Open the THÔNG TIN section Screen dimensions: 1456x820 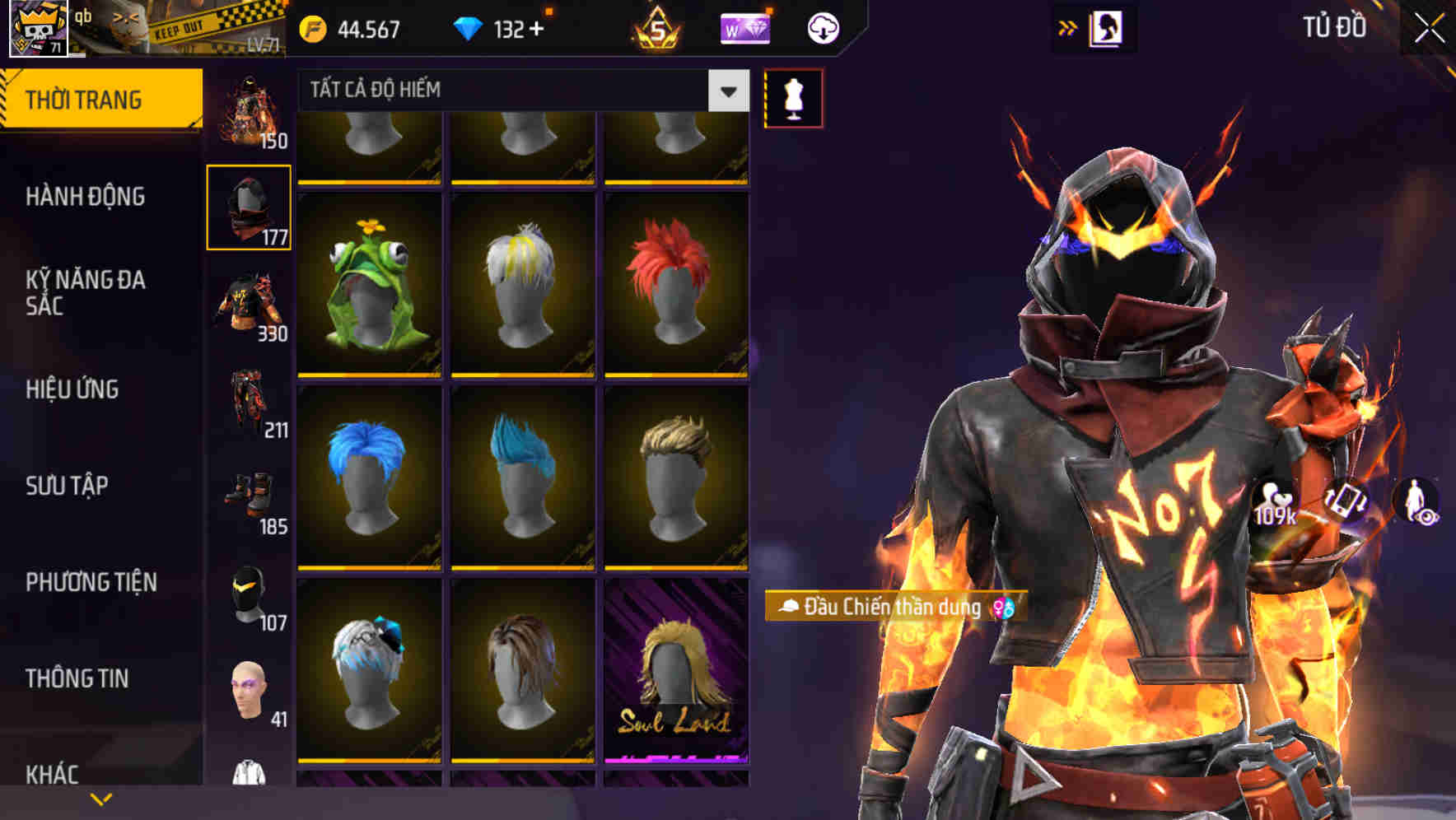tap(76, 678)
